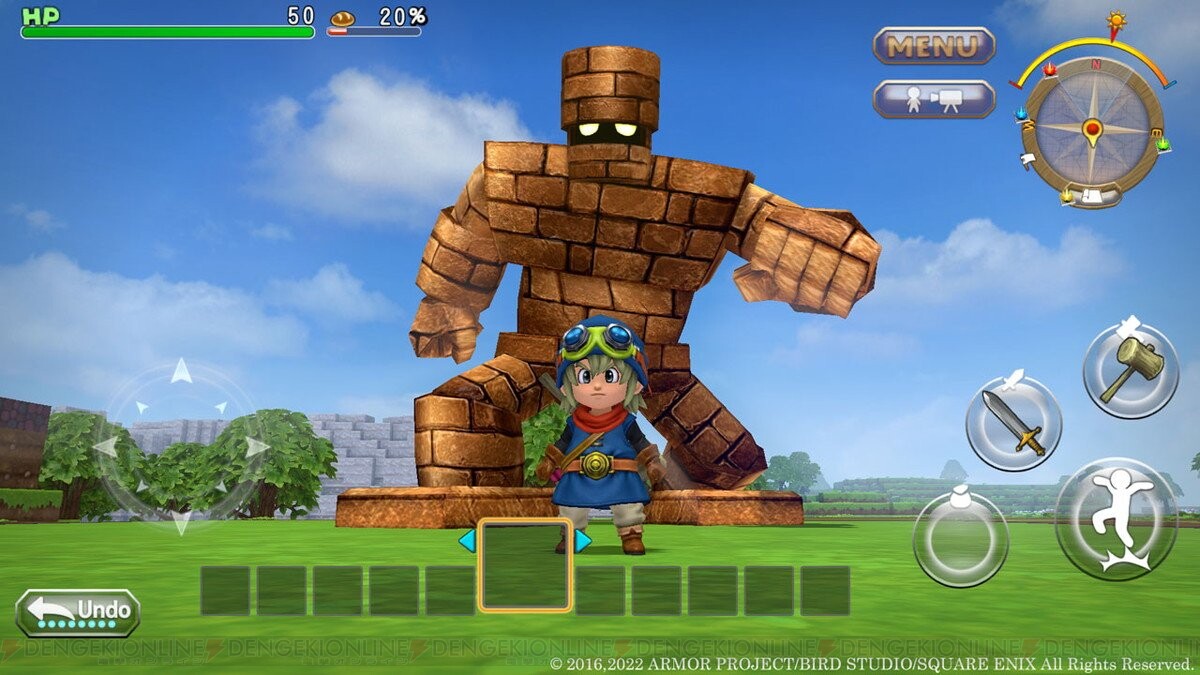Viewport: 1200px width, 675px height.
Task: Swing the hammer tool button
Action: pyautogui.click(x=1130, y=371)
